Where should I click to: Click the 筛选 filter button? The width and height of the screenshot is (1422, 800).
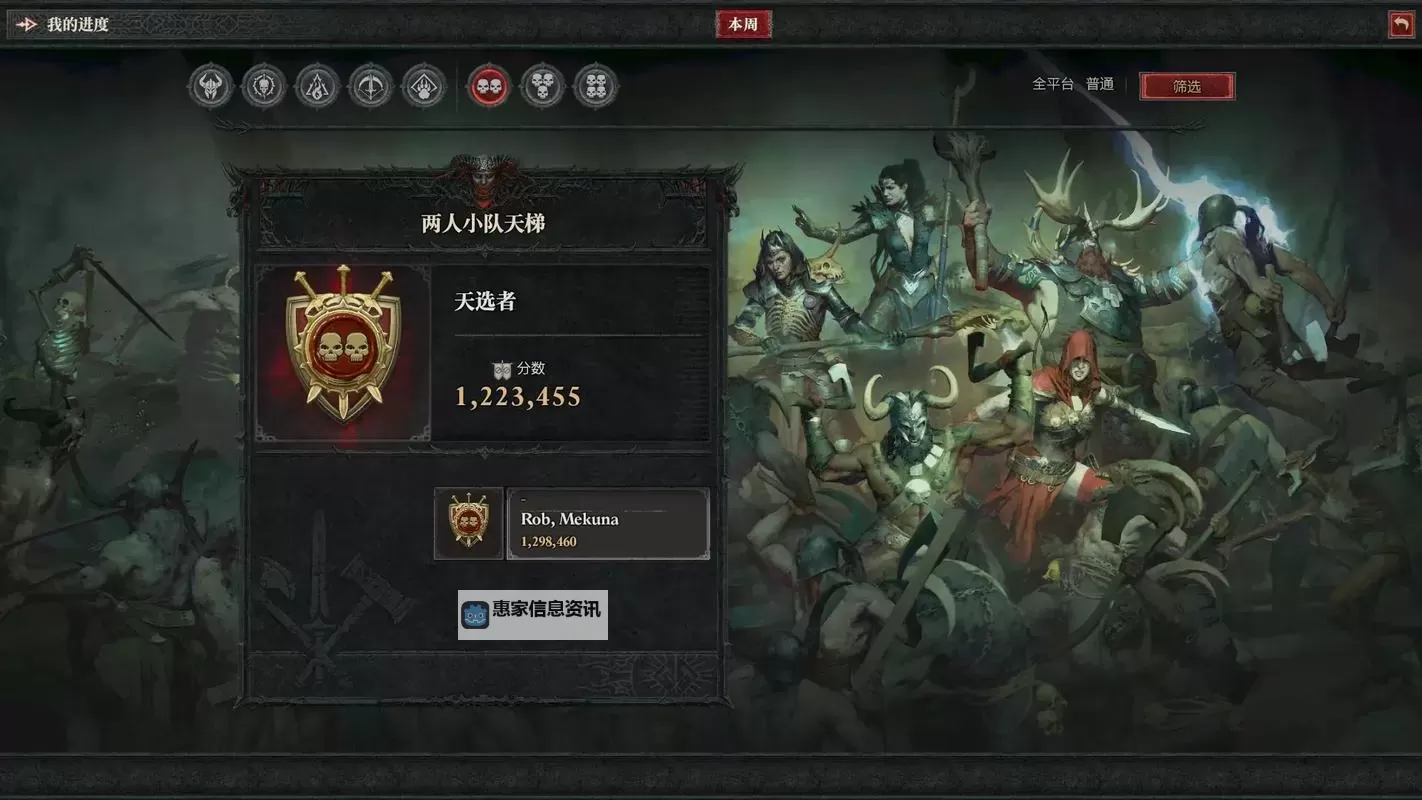1188,86
